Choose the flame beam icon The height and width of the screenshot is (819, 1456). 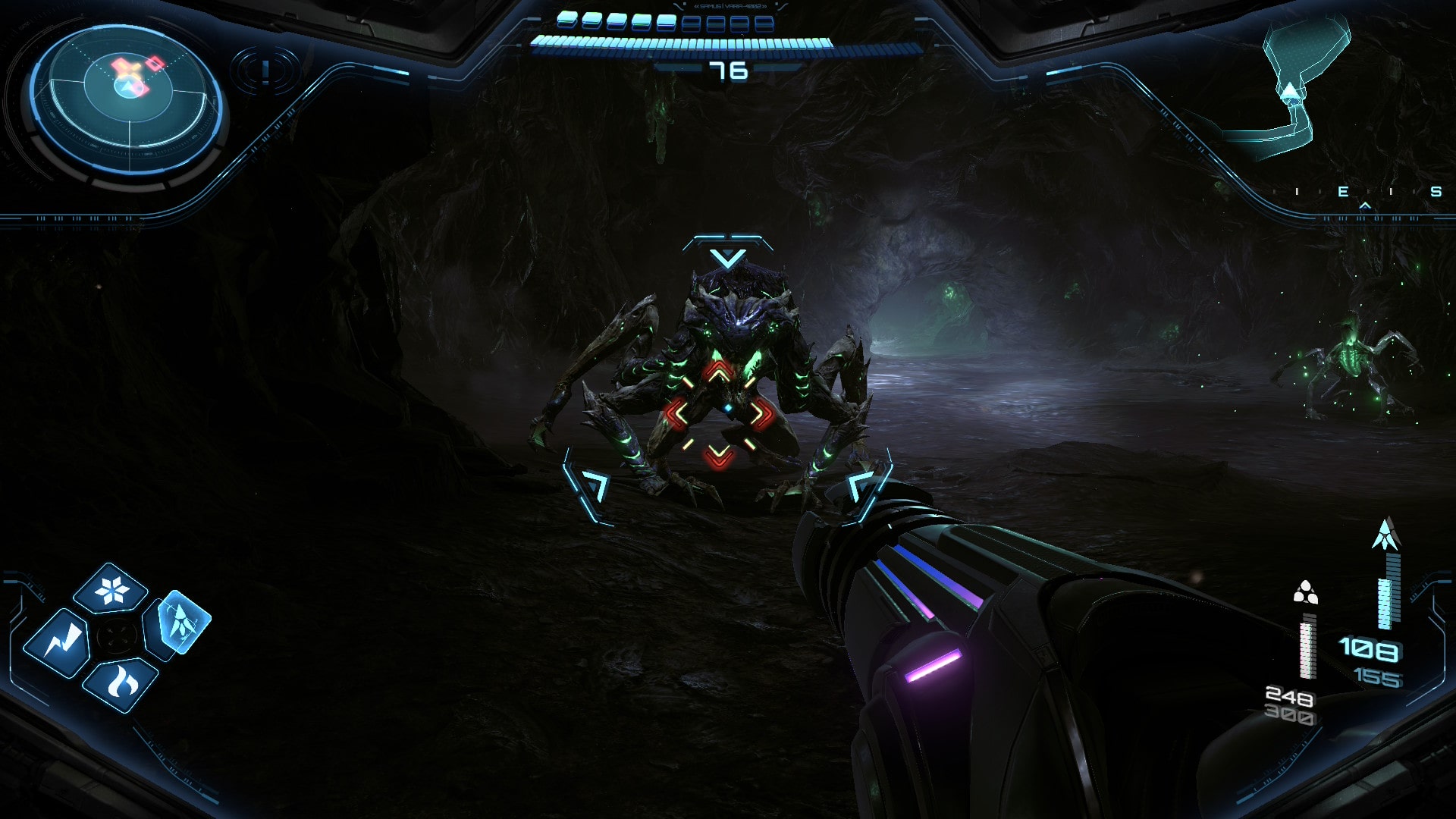tap(121, 683)
